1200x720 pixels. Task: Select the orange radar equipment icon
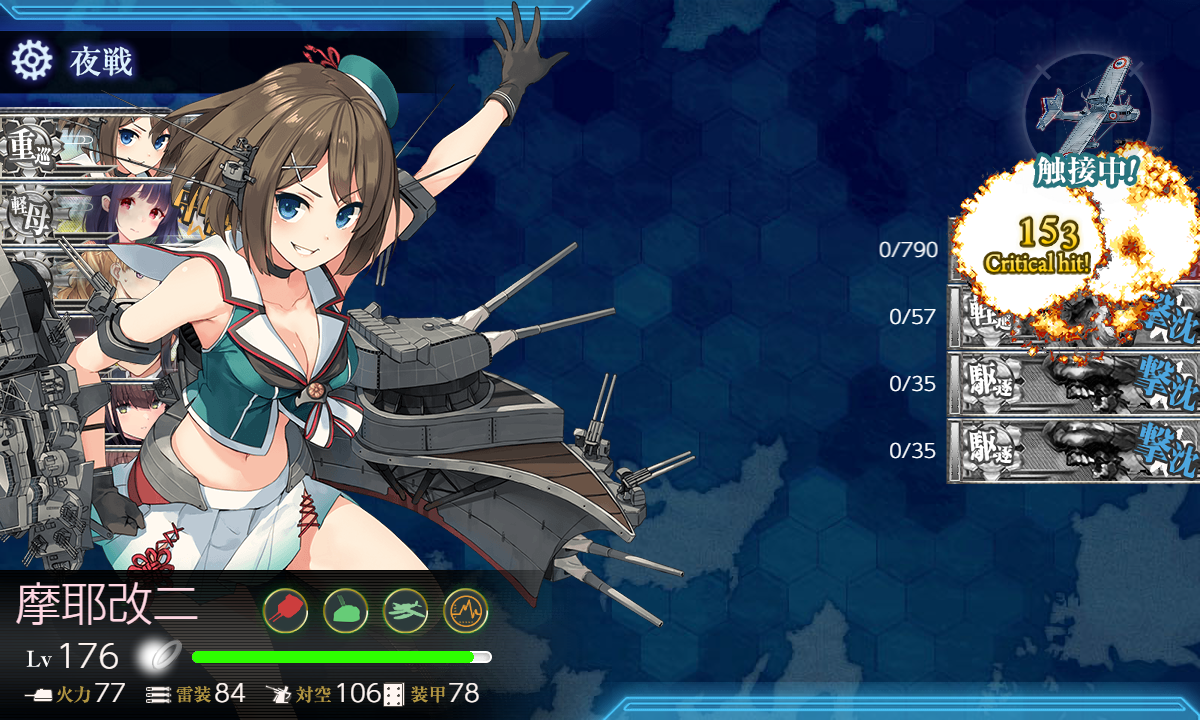tap(465, 609)
